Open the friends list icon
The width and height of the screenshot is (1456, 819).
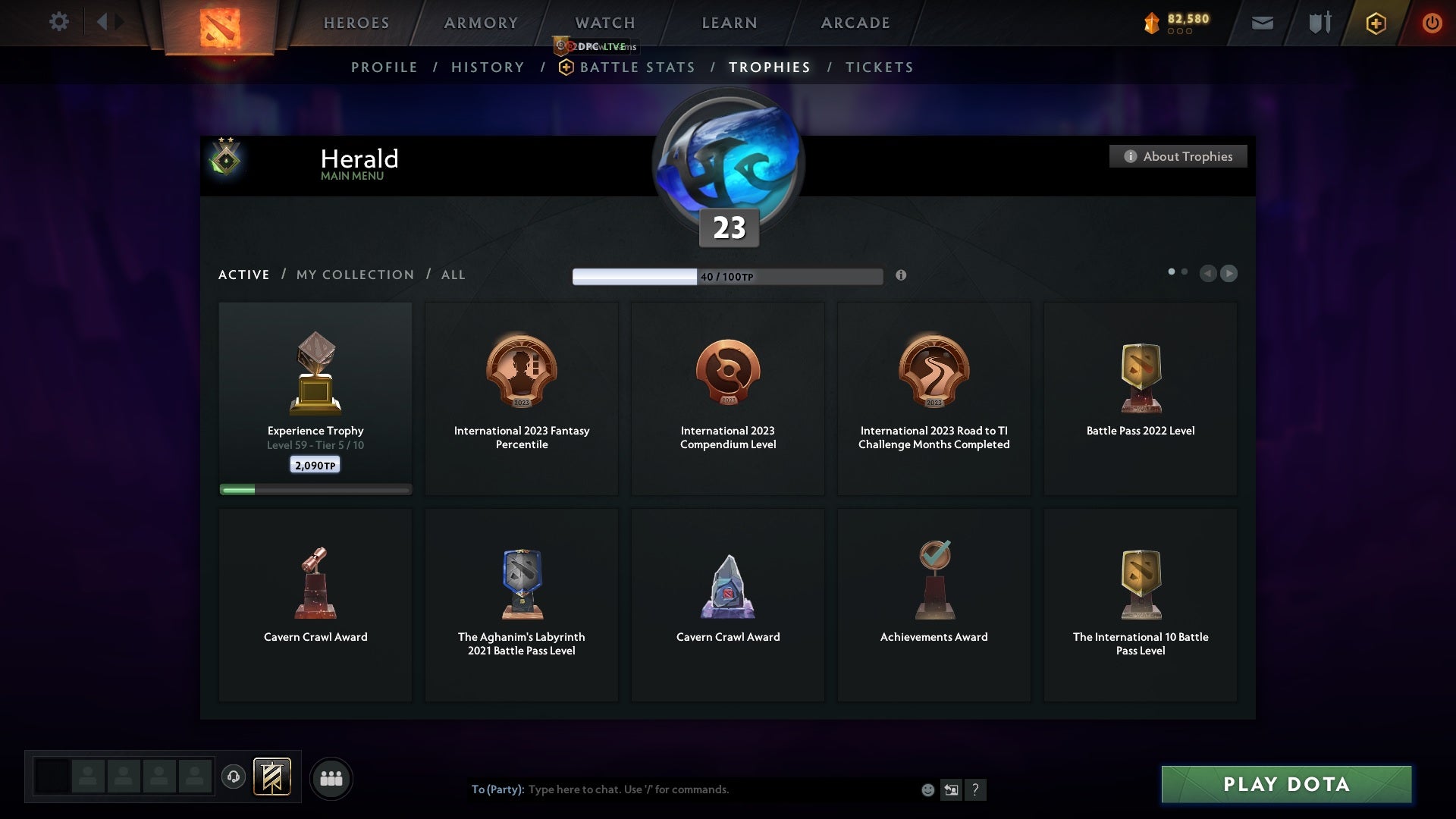(330, 777)
